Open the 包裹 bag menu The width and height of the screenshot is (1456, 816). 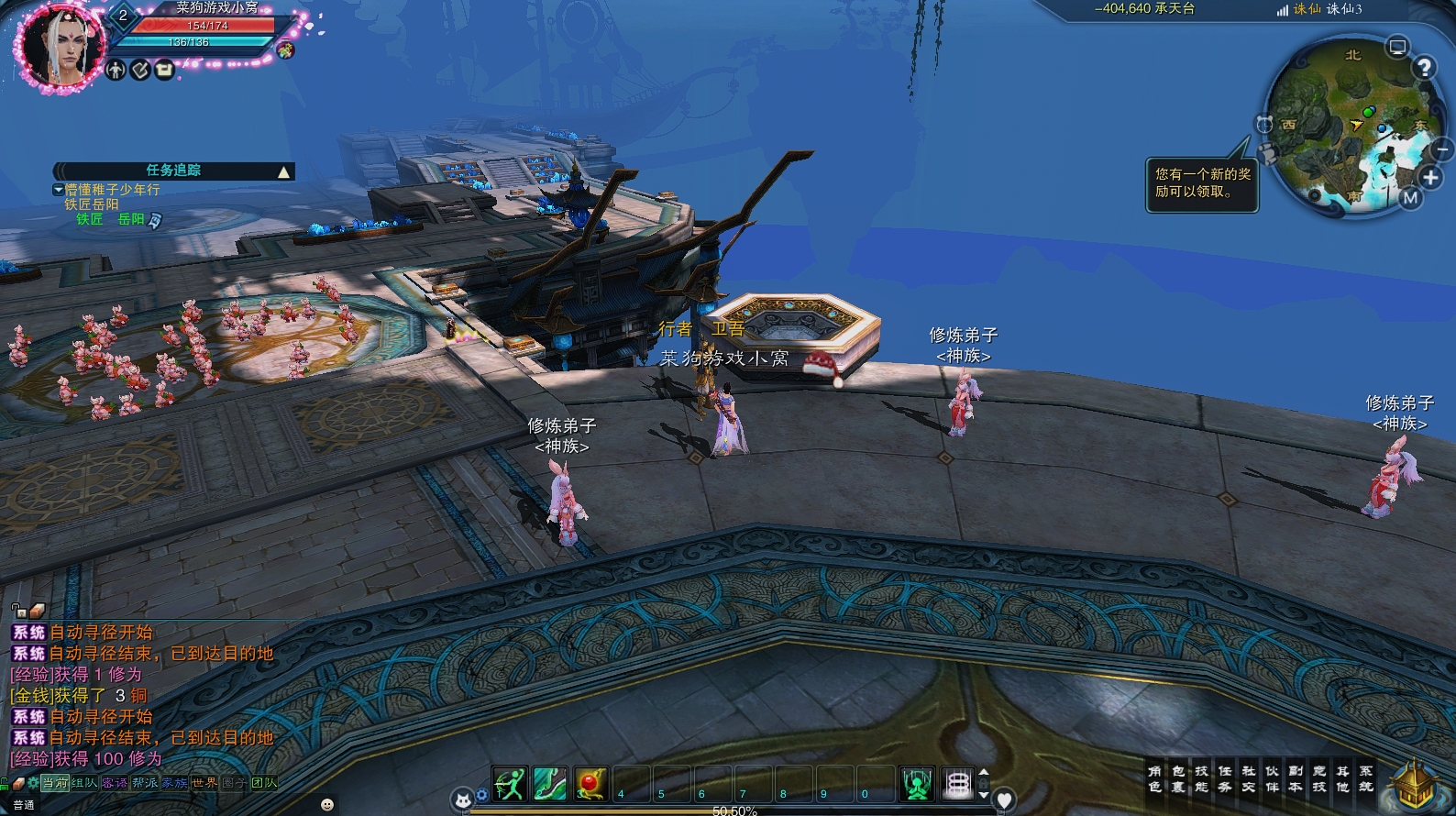(1178, 779)
